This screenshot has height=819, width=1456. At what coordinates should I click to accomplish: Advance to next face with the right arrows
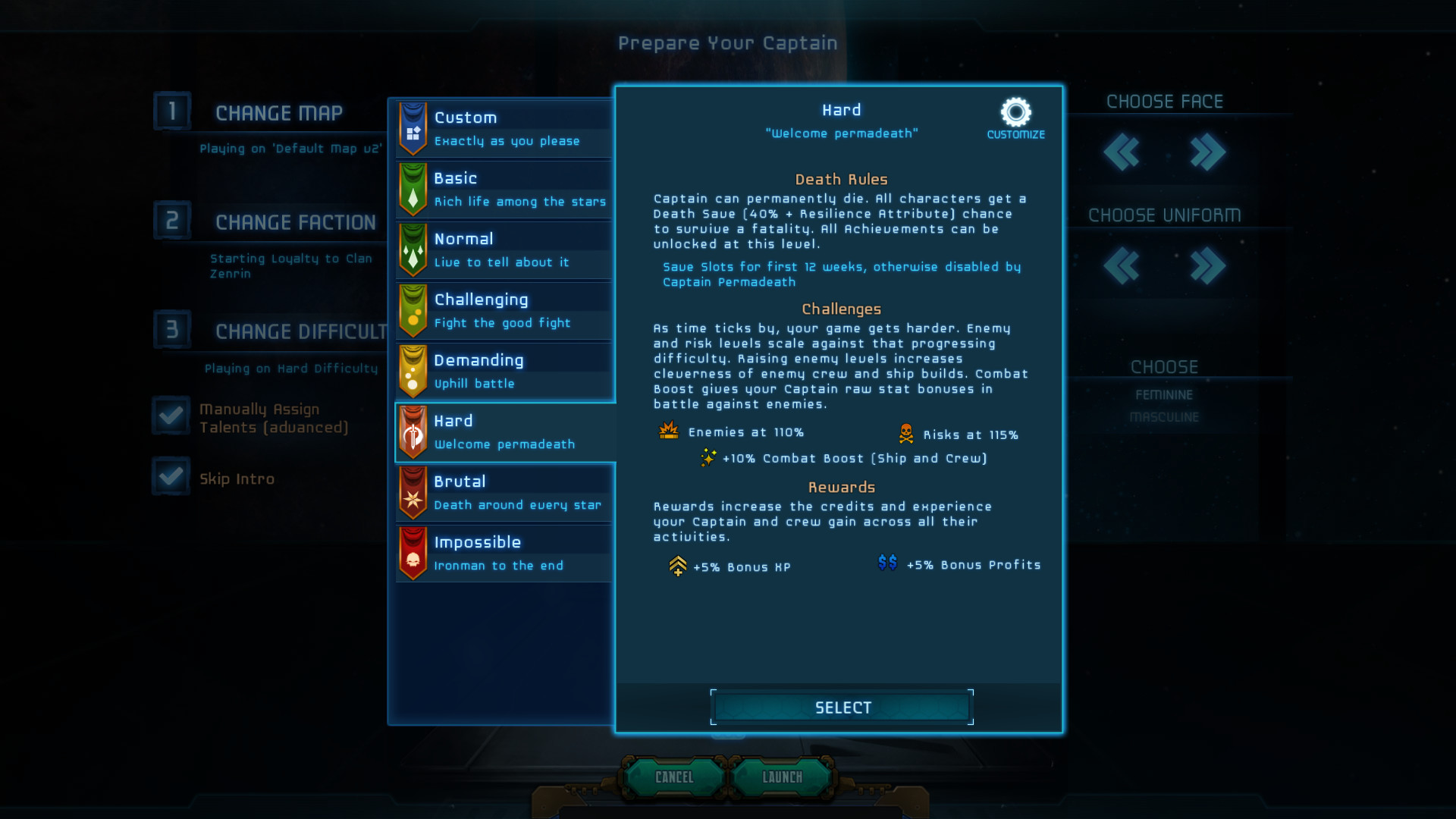1208,152
